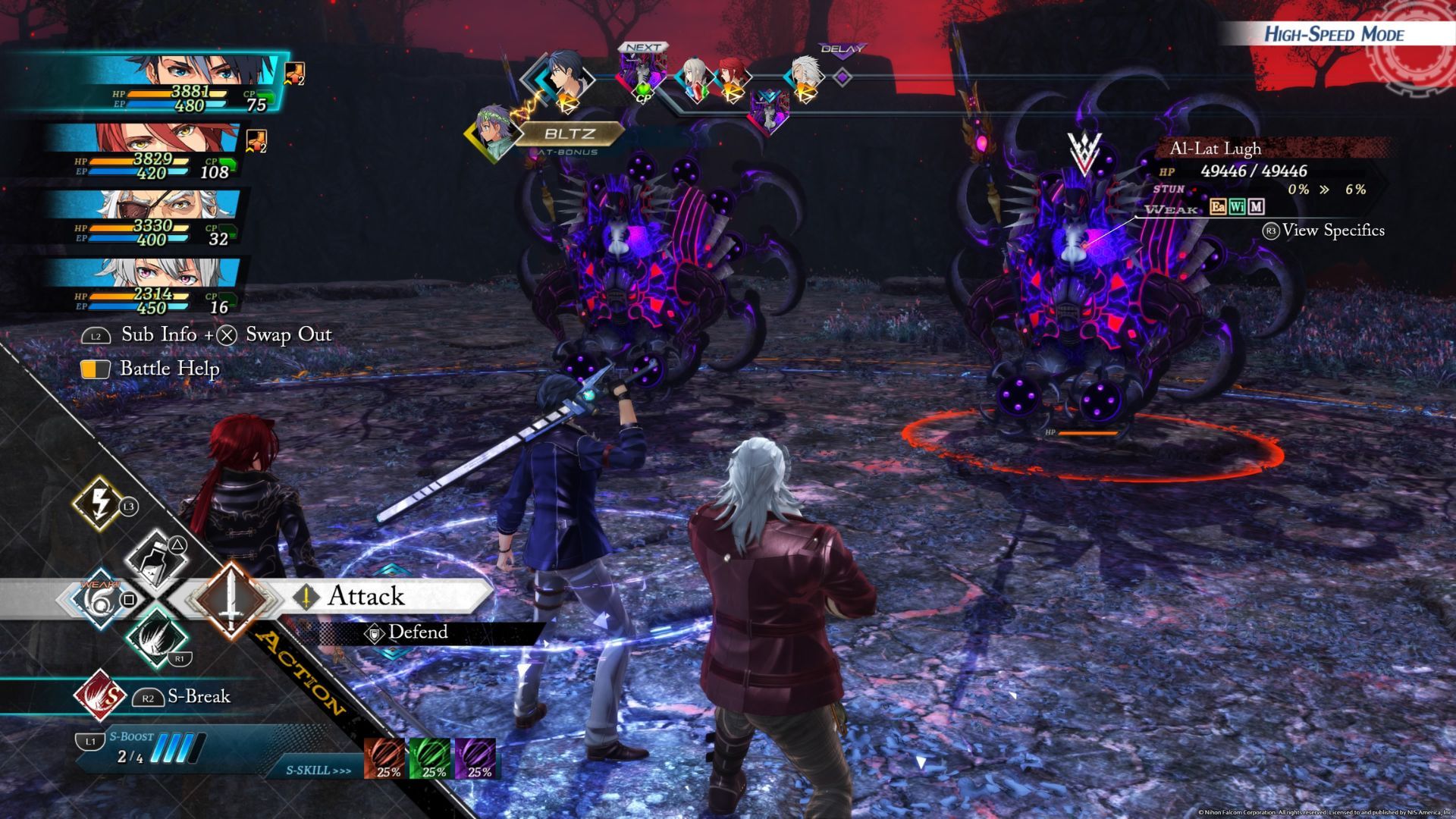Select the green S-Skill icon
Image resolution: width=1456 pixels, height=819 pixels.
click(x=431, y=758)
